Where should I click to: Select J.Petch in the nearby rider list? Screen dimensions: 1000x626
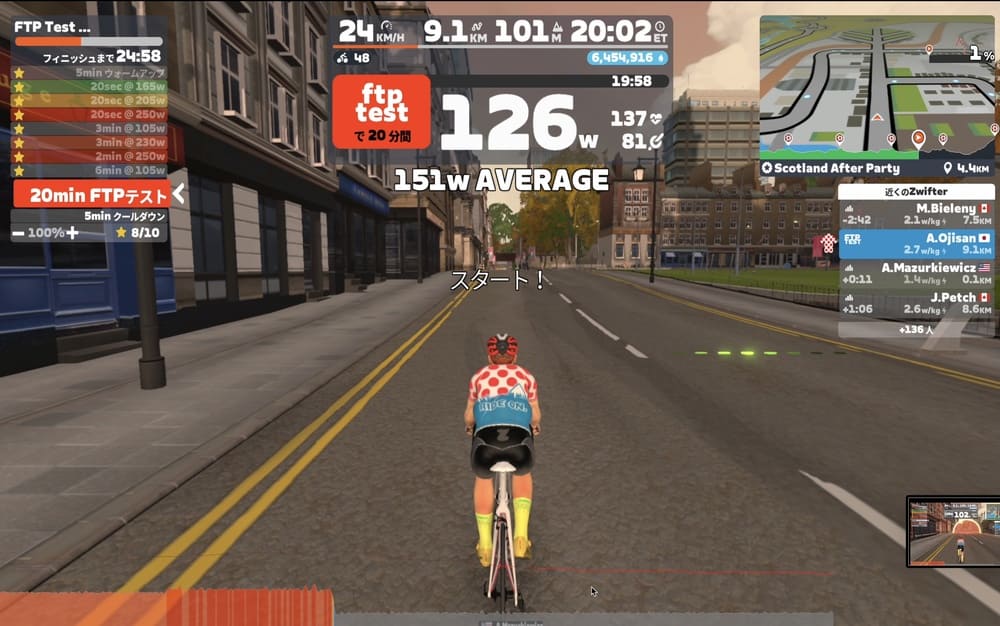(915, 303)
